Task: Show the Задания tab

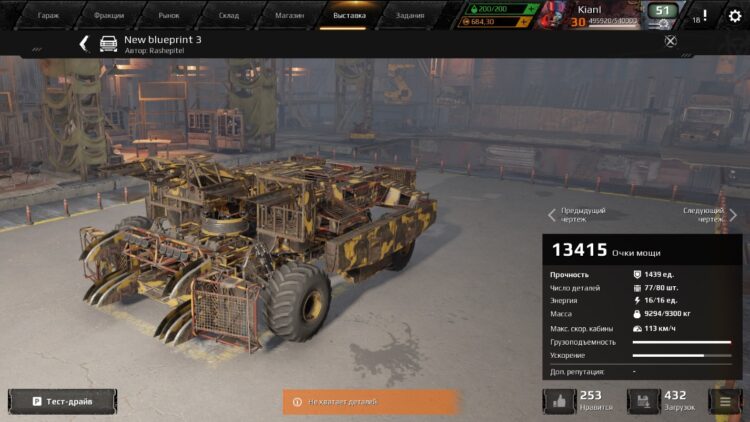Action: [x=409, y=15]
